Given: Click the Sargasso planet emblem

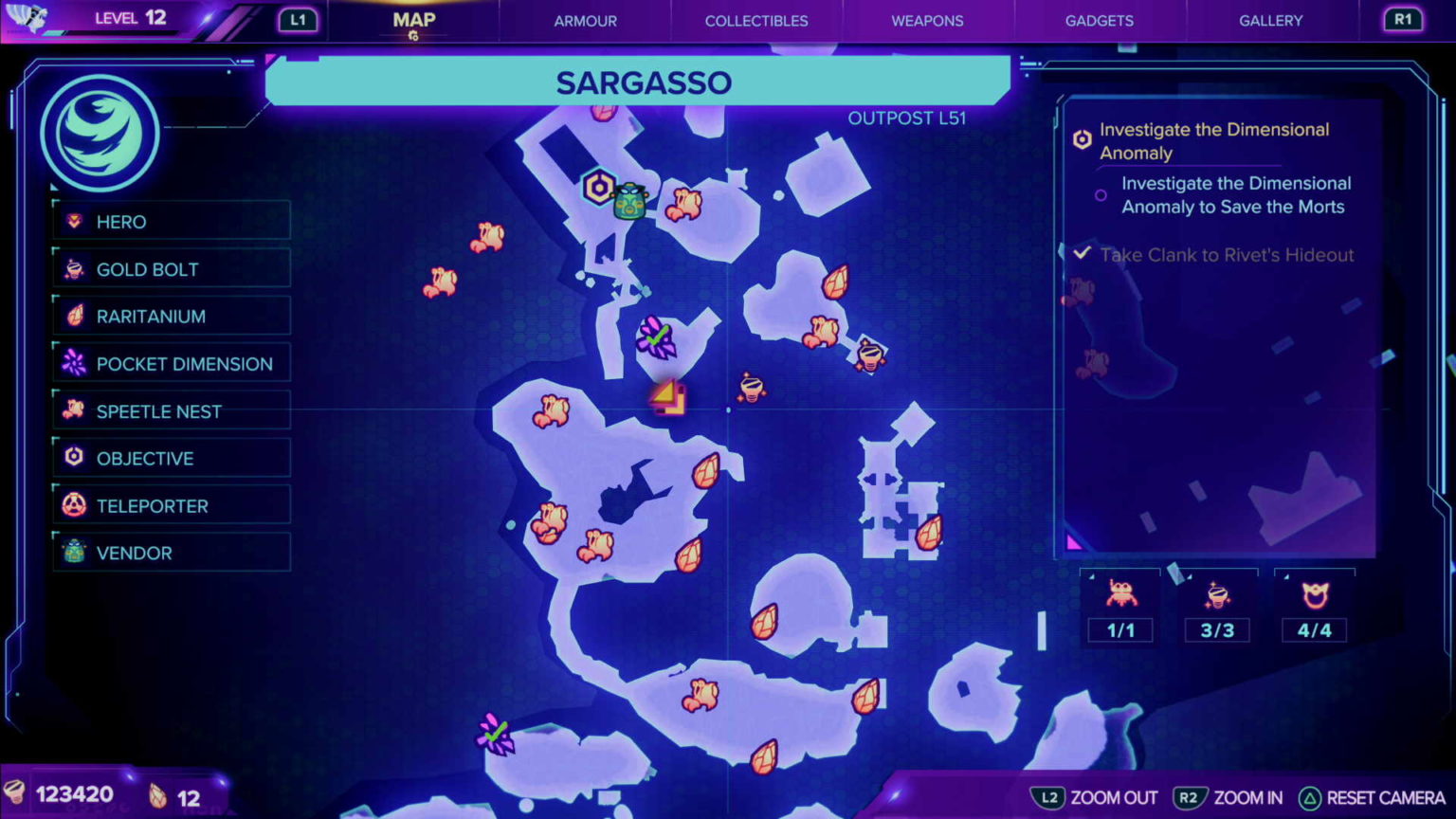Looking at the screenshot, I should (x=100, y=134).
